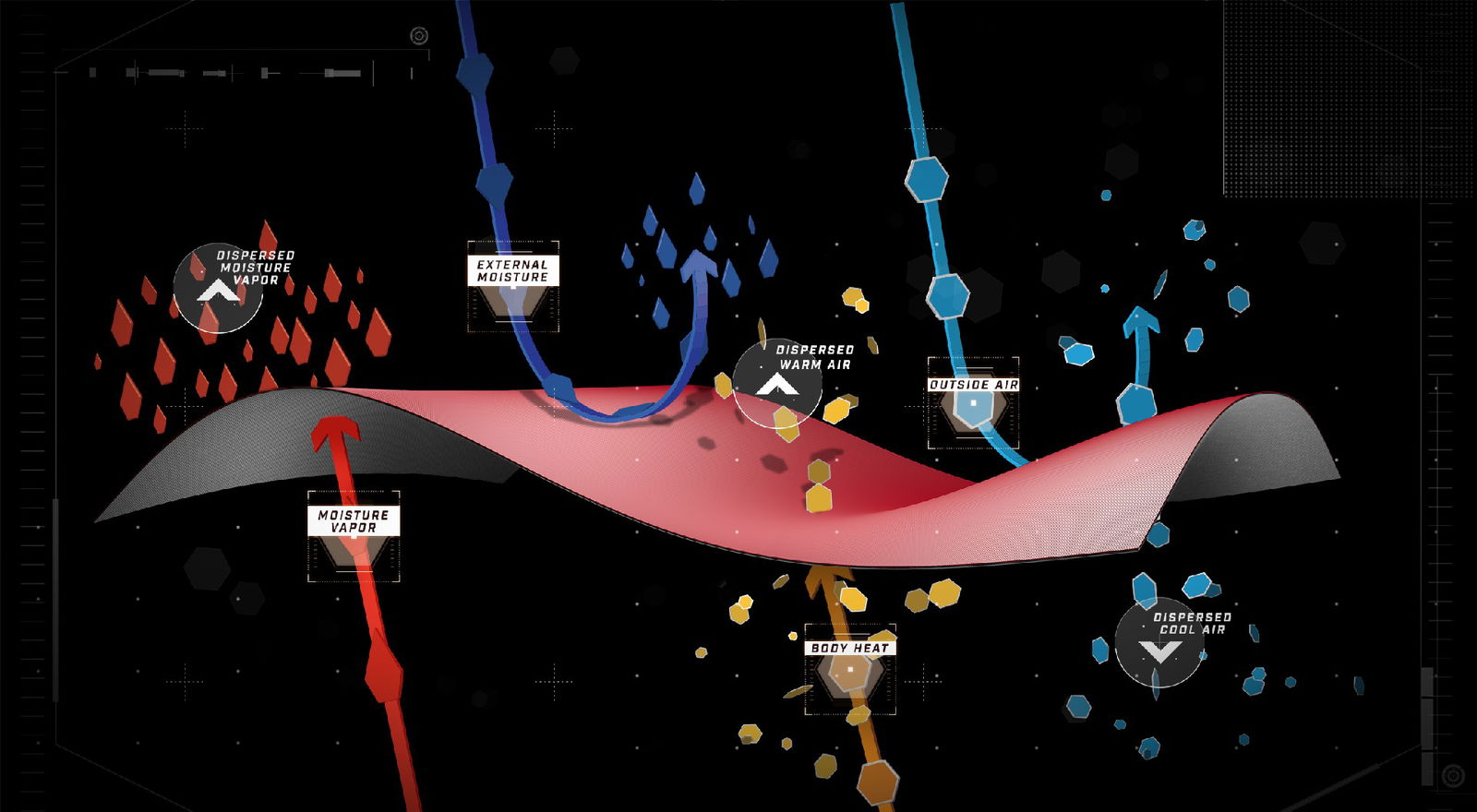The width and height of the screenshot is (1477, 812).
Task: Click the Outside Air hotspot
Action: pyautogui.click(x=973, y=402)
